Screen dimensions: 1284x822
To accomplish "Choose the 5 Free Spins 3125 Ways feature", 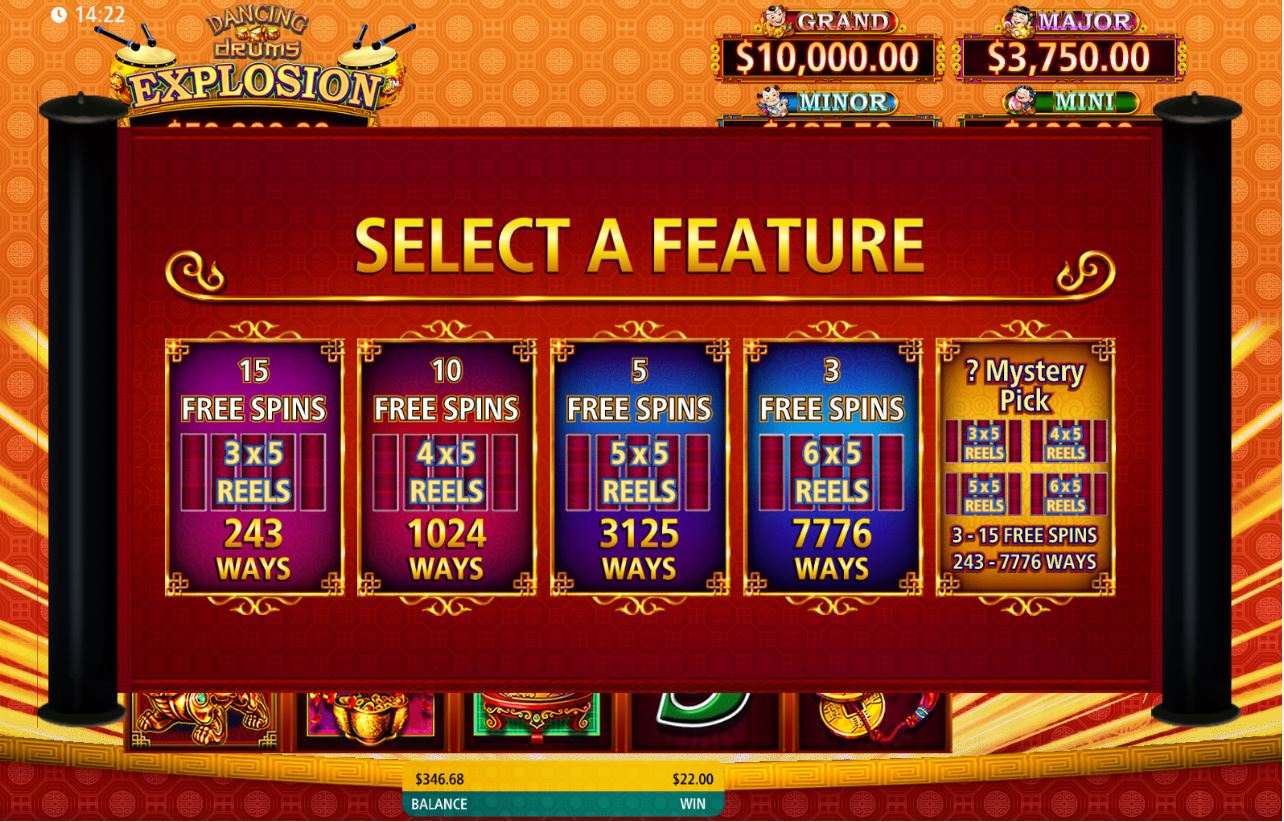I will [639, 466].
